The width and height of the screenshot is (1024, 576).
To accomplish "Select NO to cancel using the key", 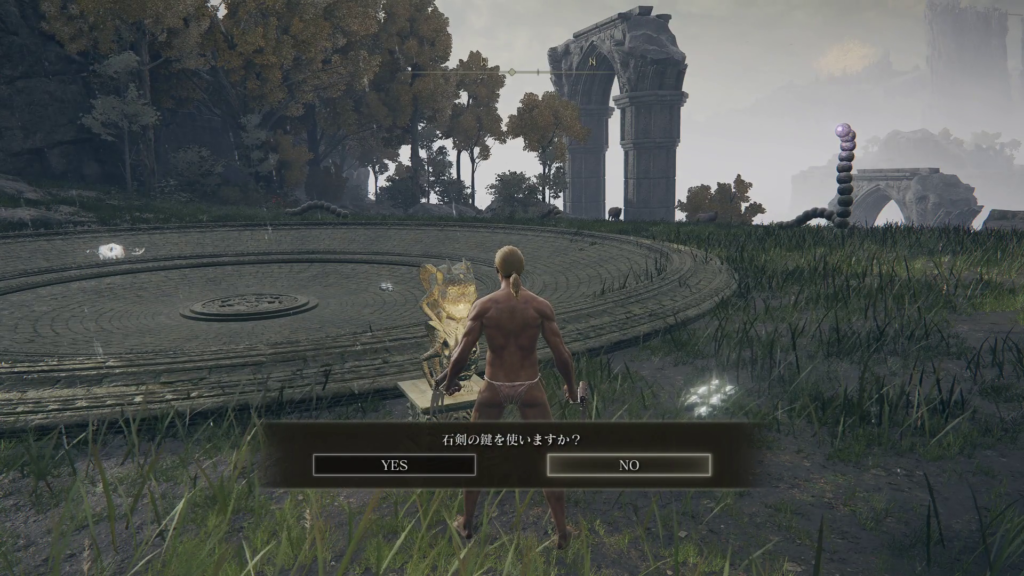I will click(629, 465).
